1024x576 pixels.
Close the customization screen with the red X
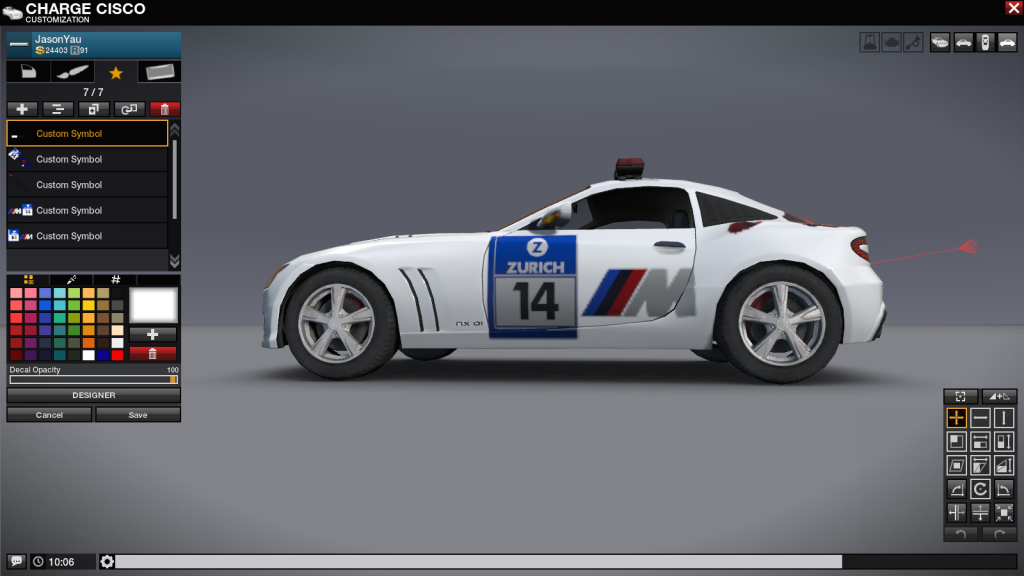point(1013,8)
